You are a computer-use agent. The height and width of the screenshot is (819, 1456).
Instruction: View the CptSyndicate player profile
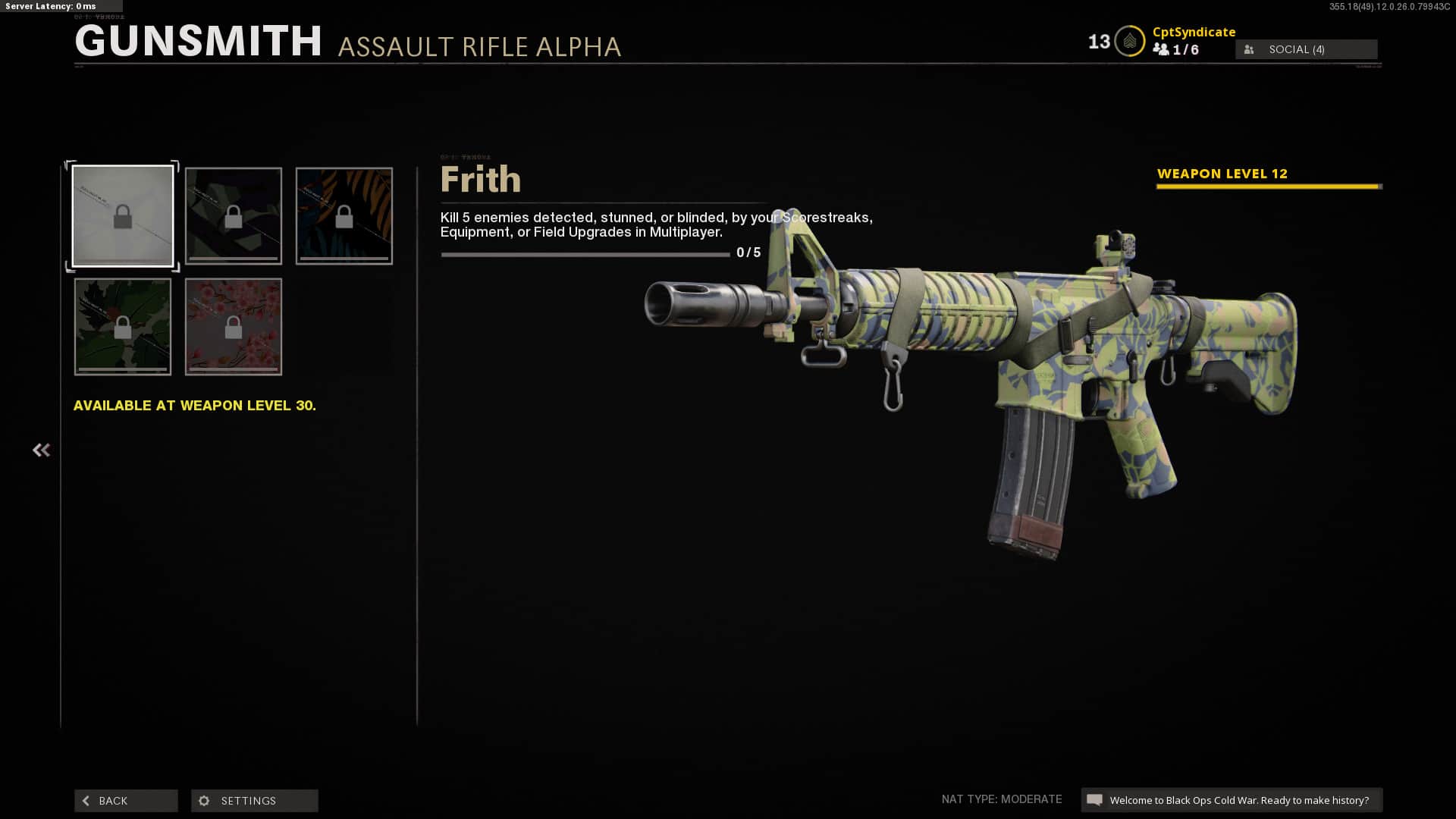pyautogui.click(x=1194, y=32)
